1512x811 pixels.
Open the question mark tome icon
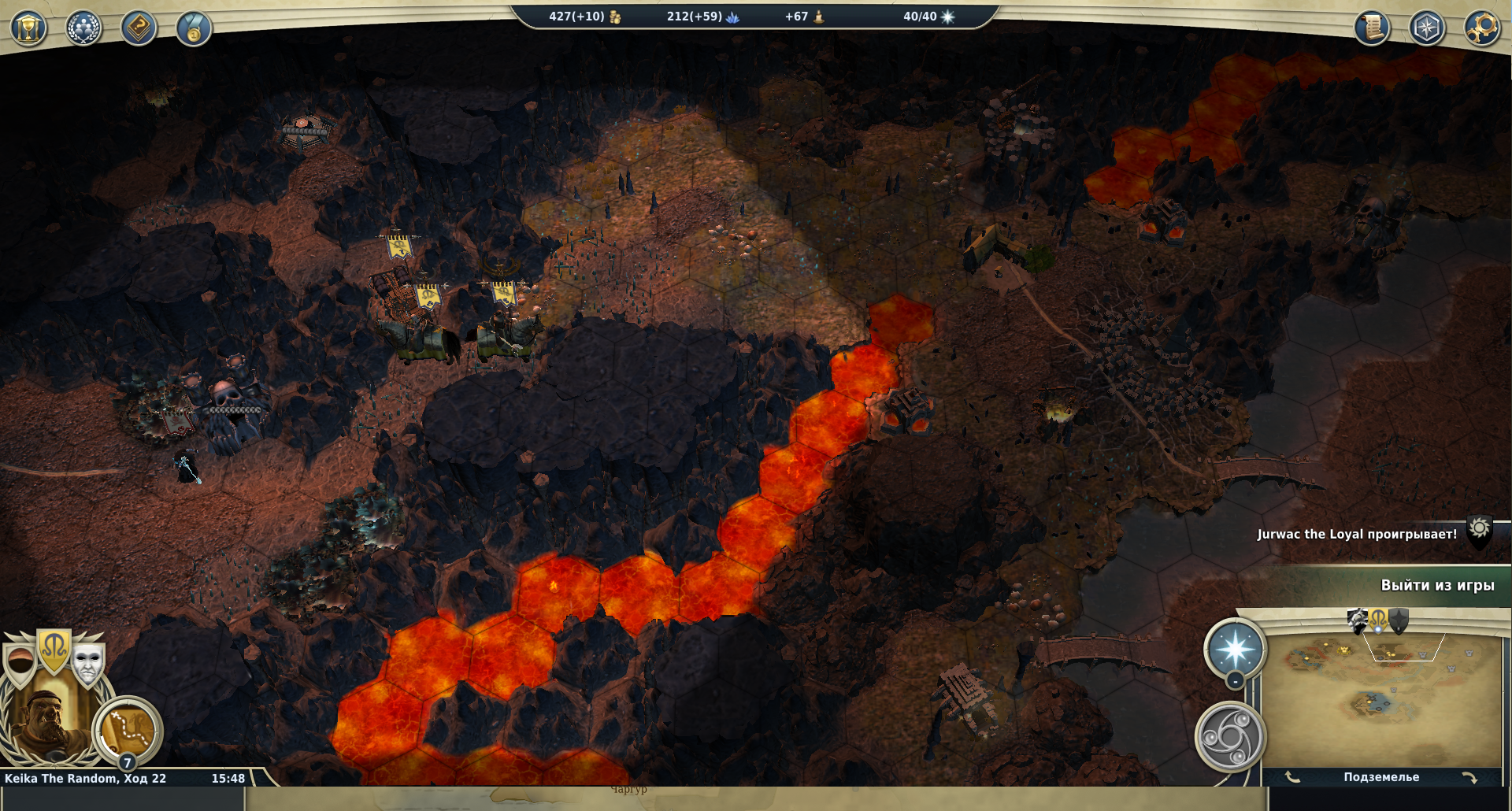point(139,29)
